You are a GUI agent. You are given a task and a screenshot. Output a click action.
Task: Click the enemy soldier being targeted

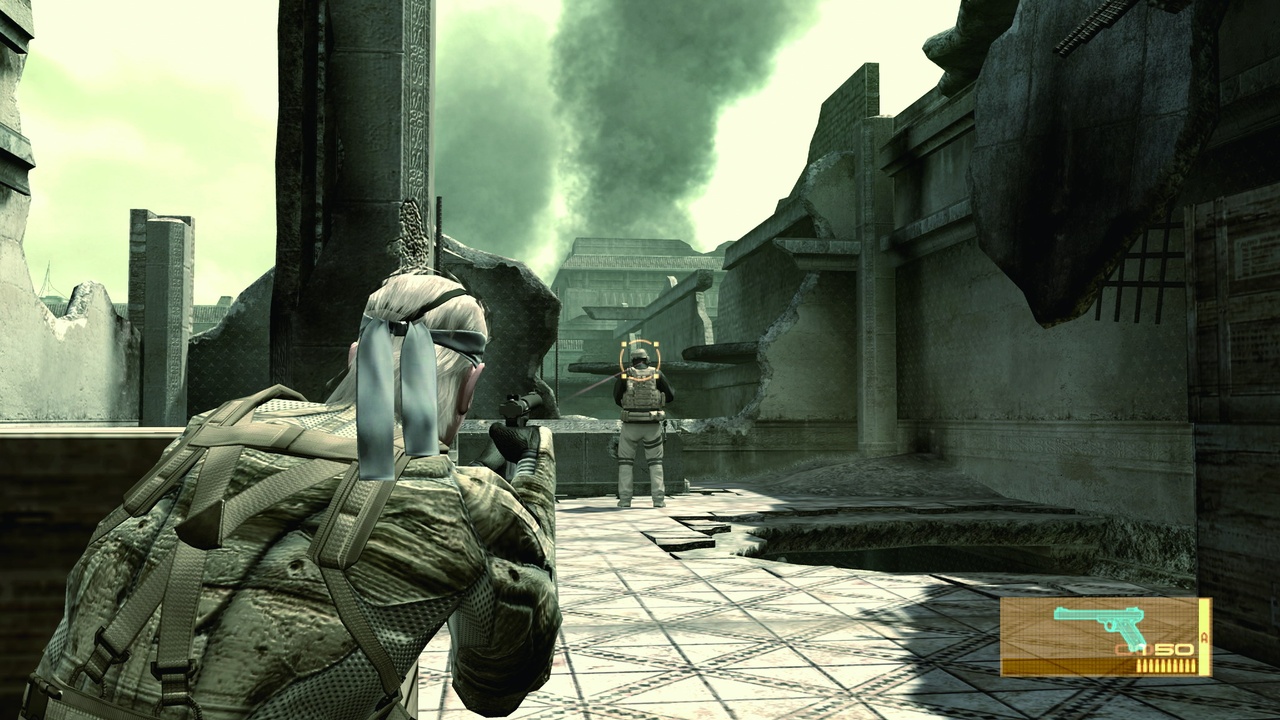tap(640, 420)
